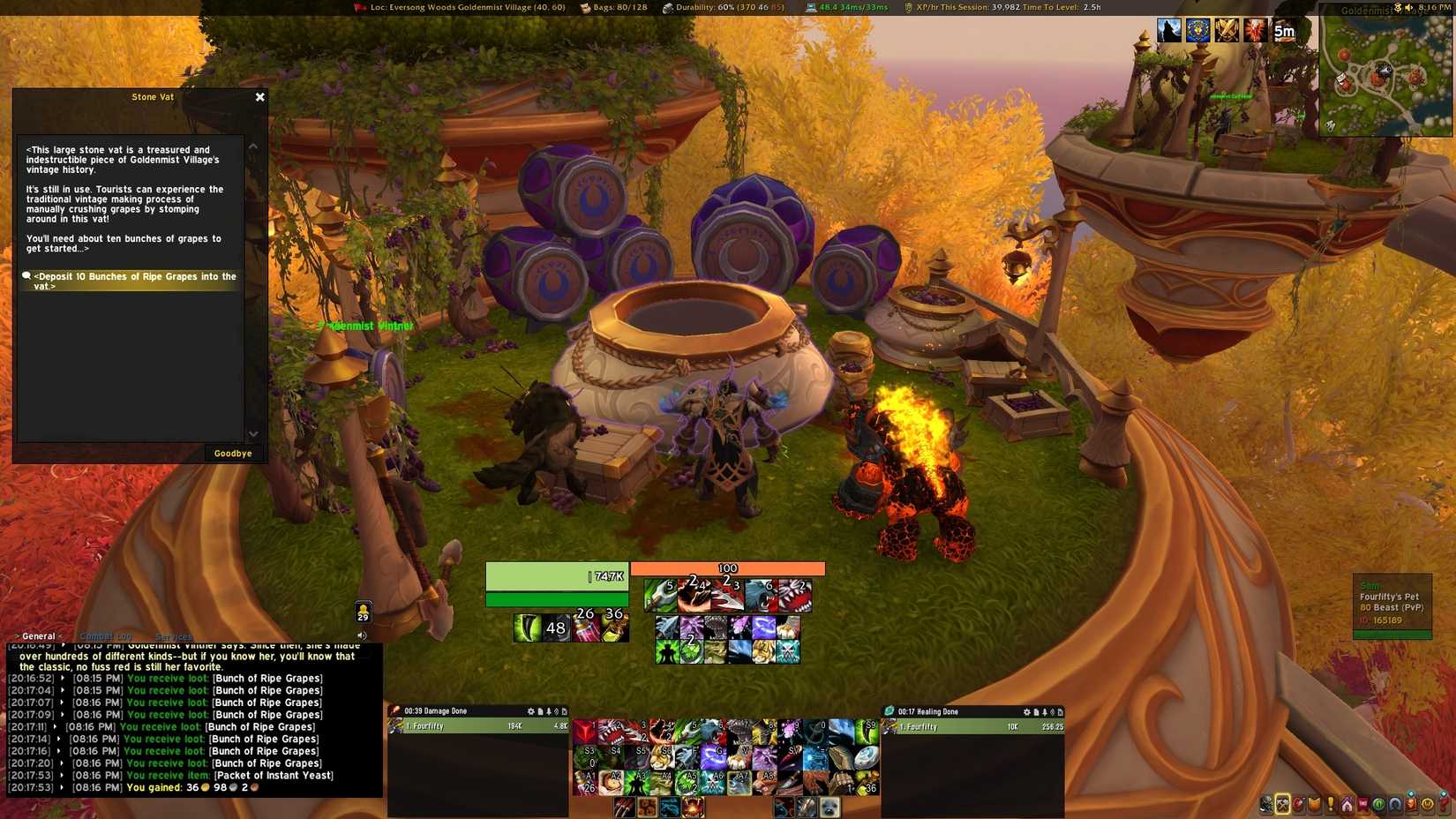Open the social friends icon showing 29
The height and width of the screenshot is (819, 1456).
pos(363,612)
